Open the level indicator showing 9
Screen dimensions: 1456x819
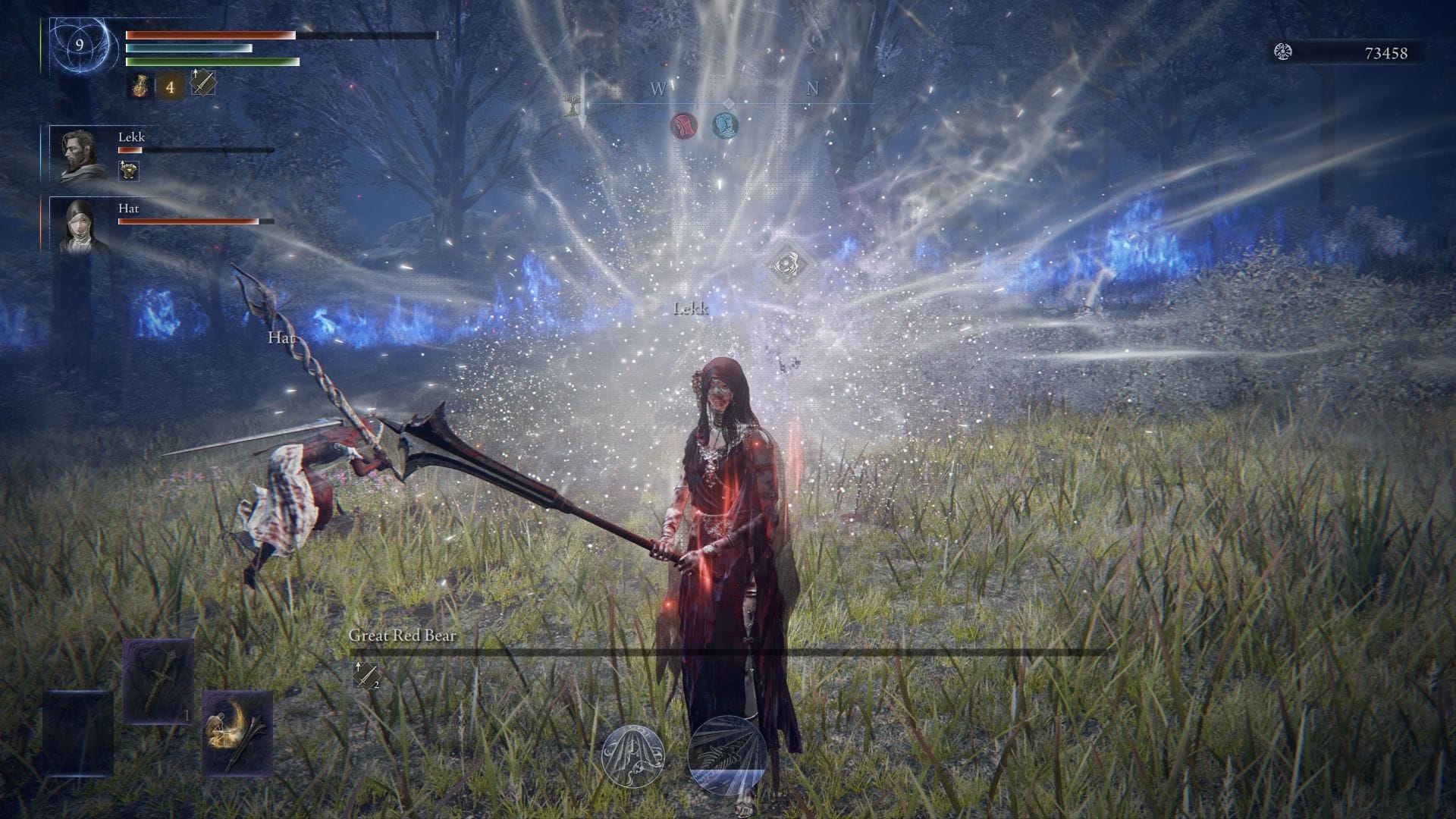coord(80,44)
